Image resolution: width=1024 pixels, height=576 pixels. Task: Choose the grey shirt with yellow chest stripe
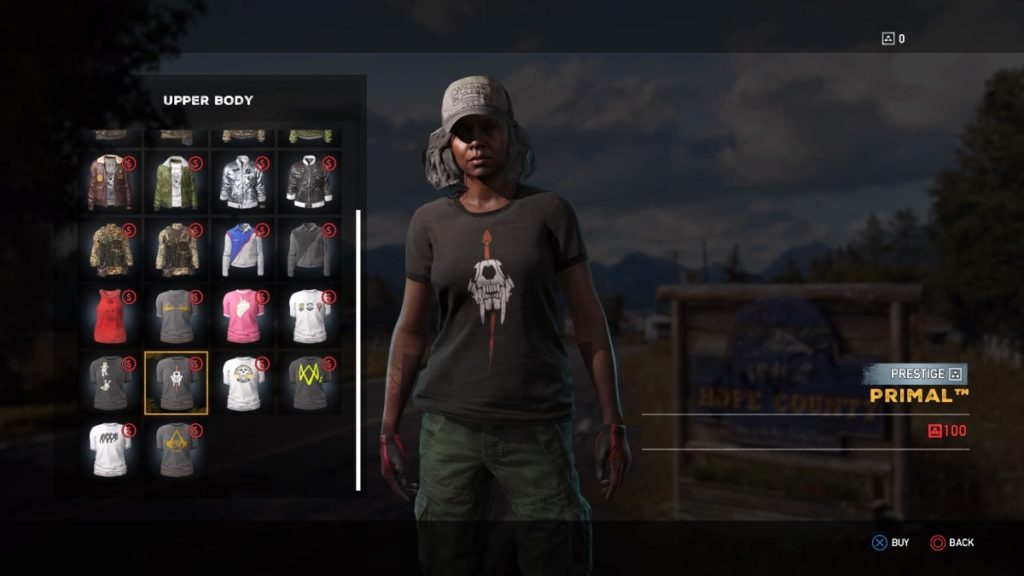[176, 316]
